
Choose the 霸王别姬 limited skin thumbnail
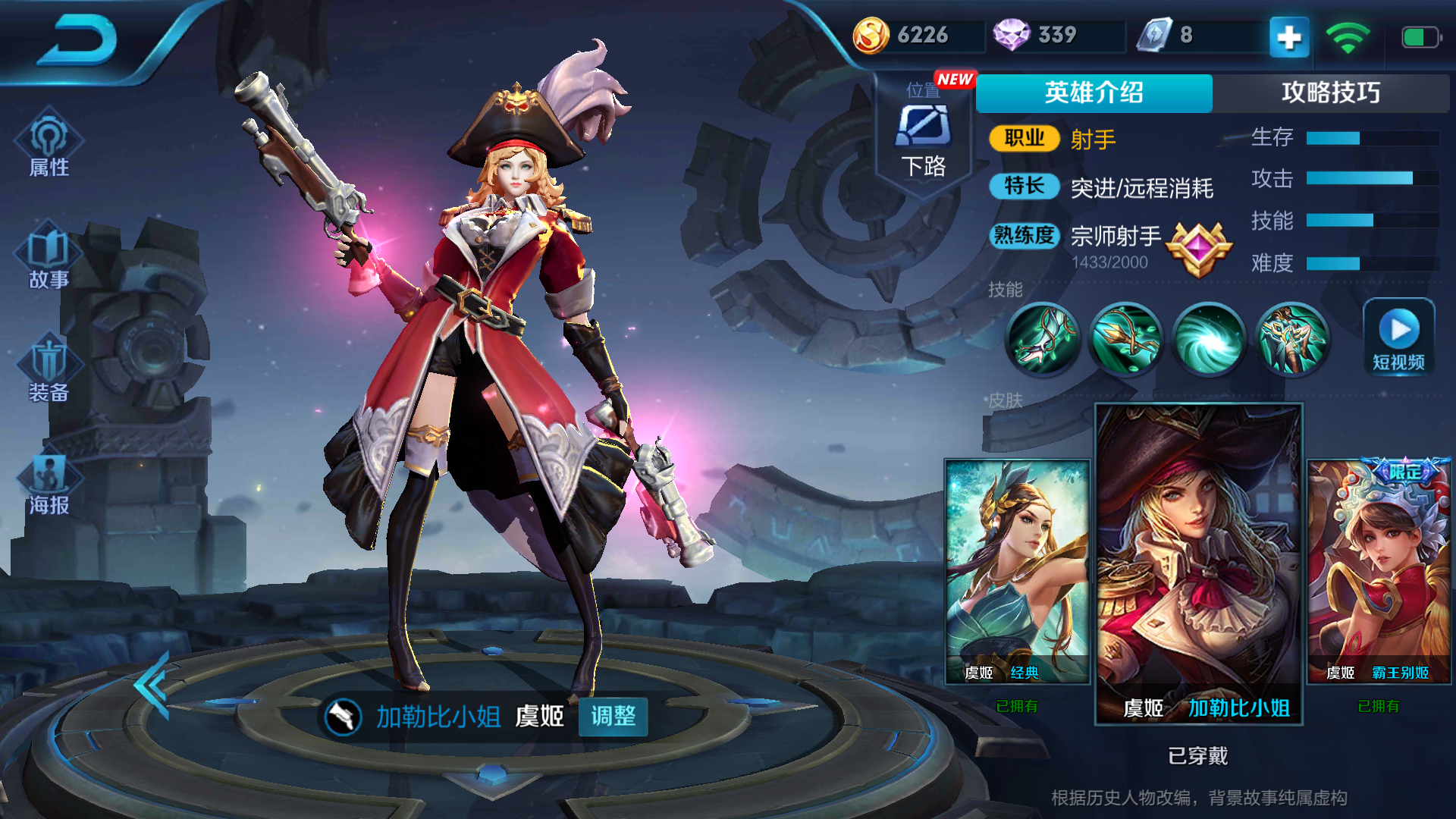tap(1379, 572)
